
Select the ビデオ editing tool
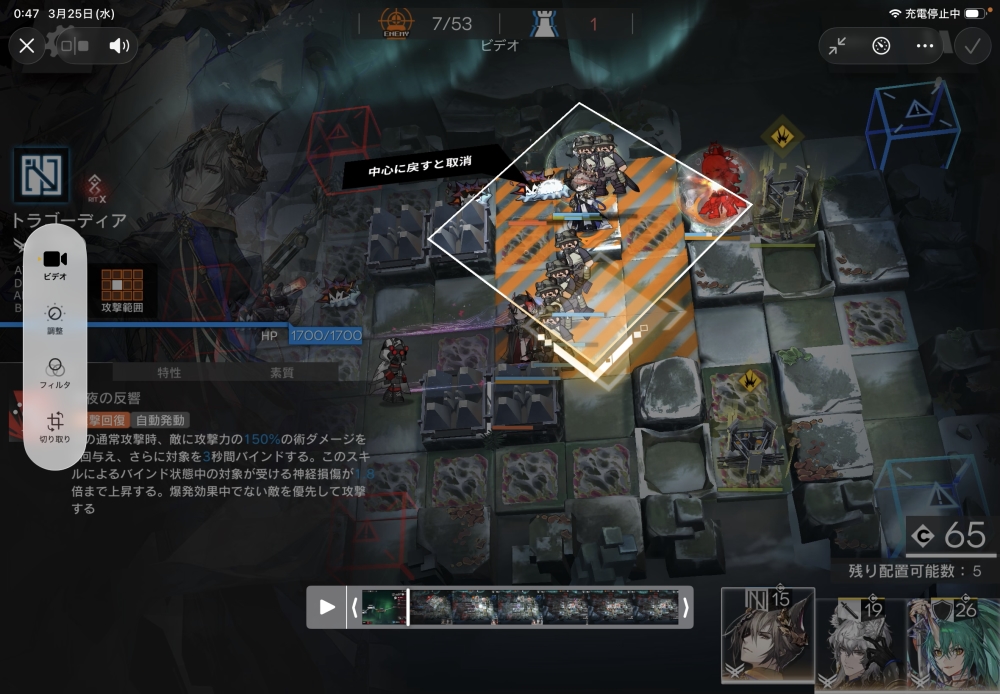[x=55, y=264]
